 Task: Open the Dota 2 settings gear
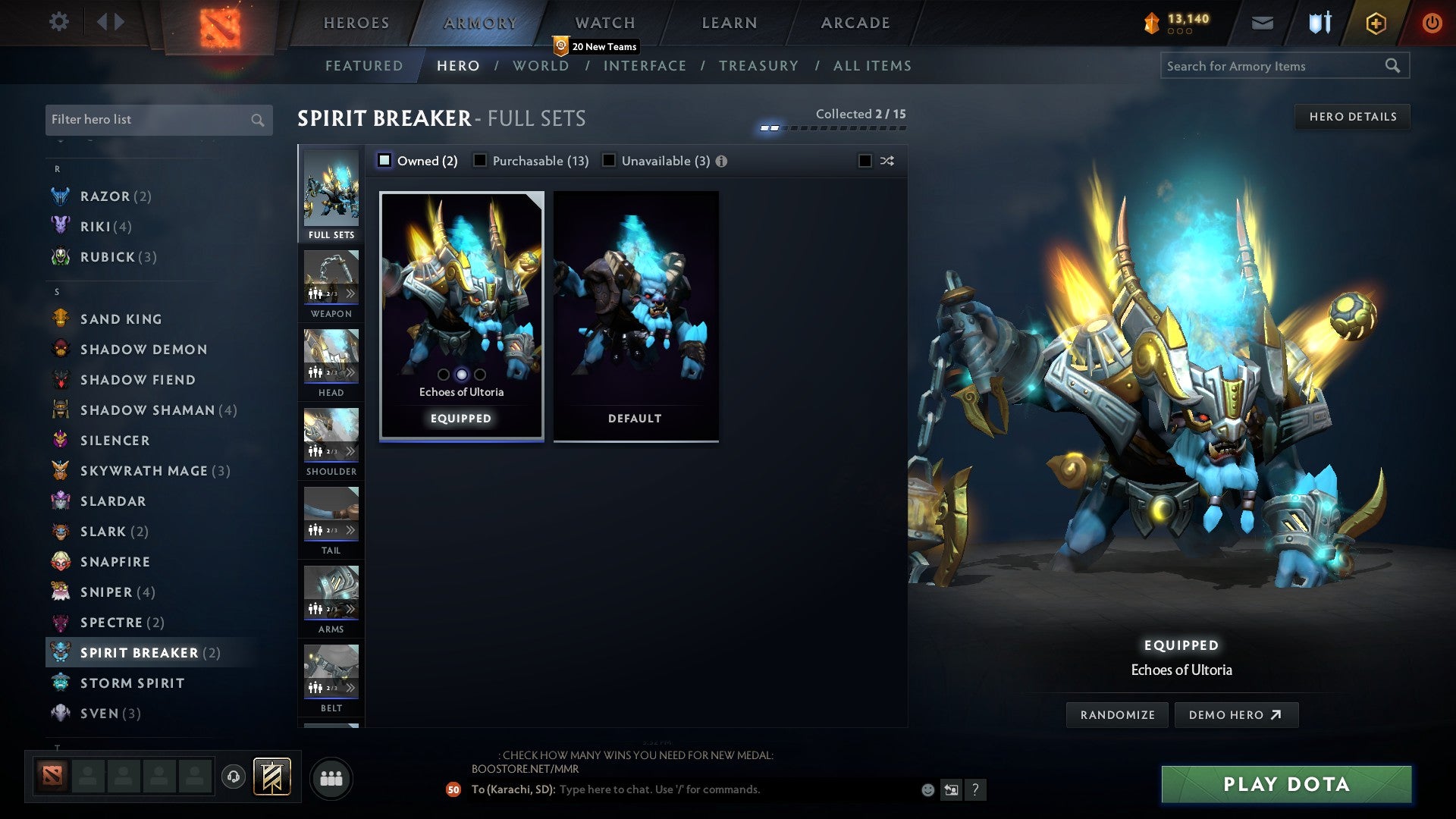pos(59,22)
